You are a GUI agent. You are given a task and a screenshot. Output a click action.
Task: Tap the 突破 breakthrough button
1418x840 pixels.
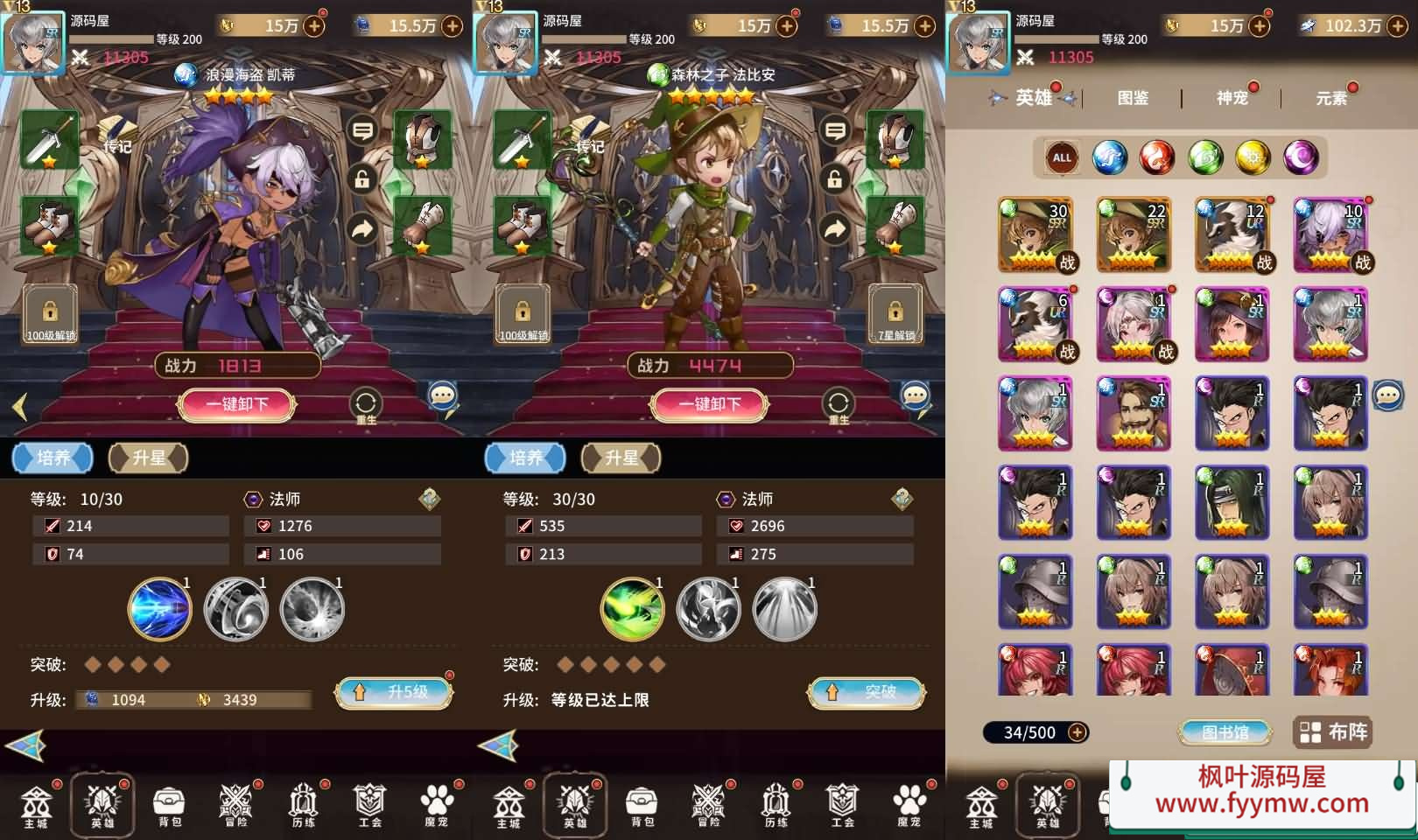867,693
